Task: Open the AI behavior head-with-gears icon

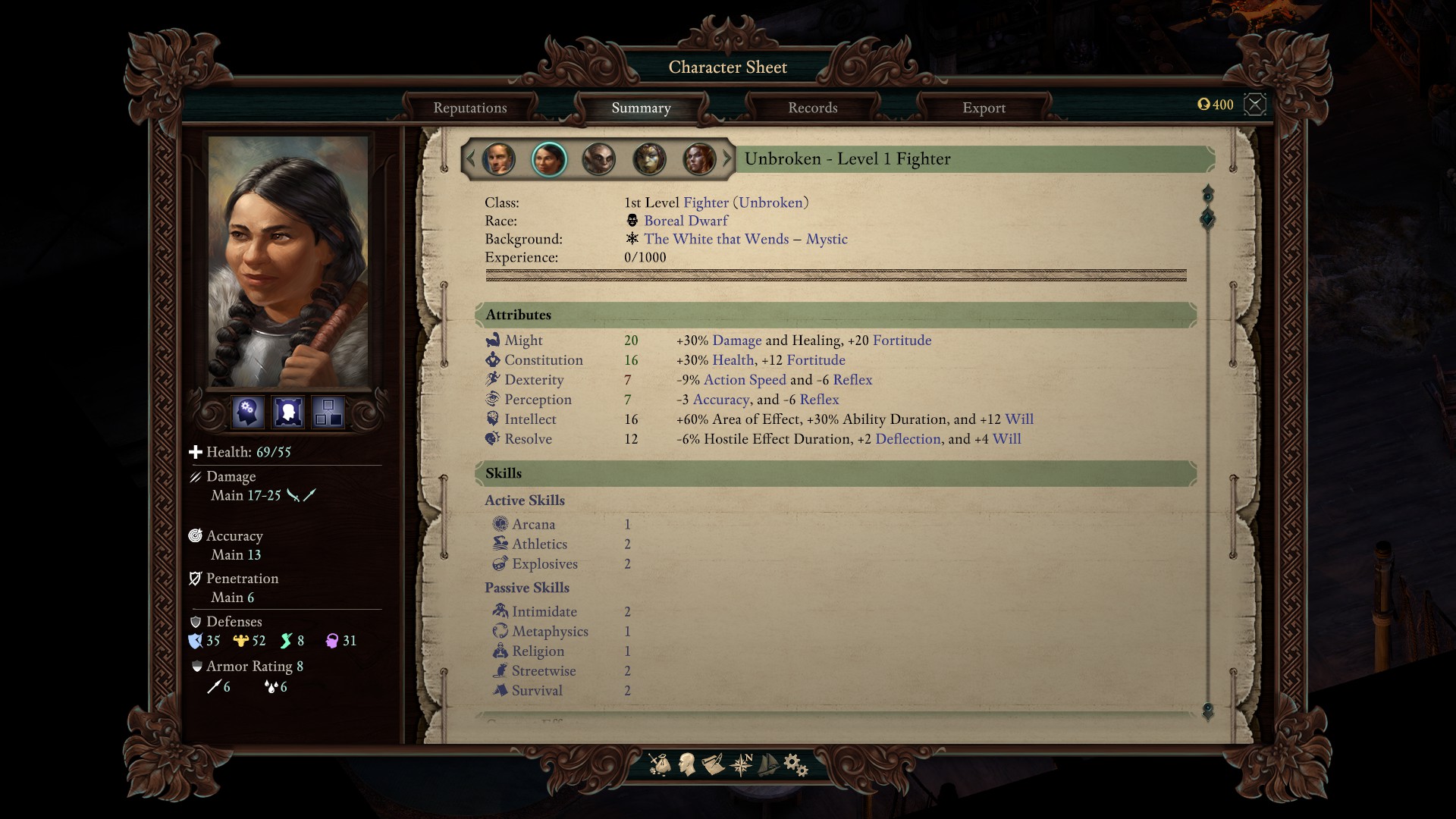Action: click(x=248, y=413)
